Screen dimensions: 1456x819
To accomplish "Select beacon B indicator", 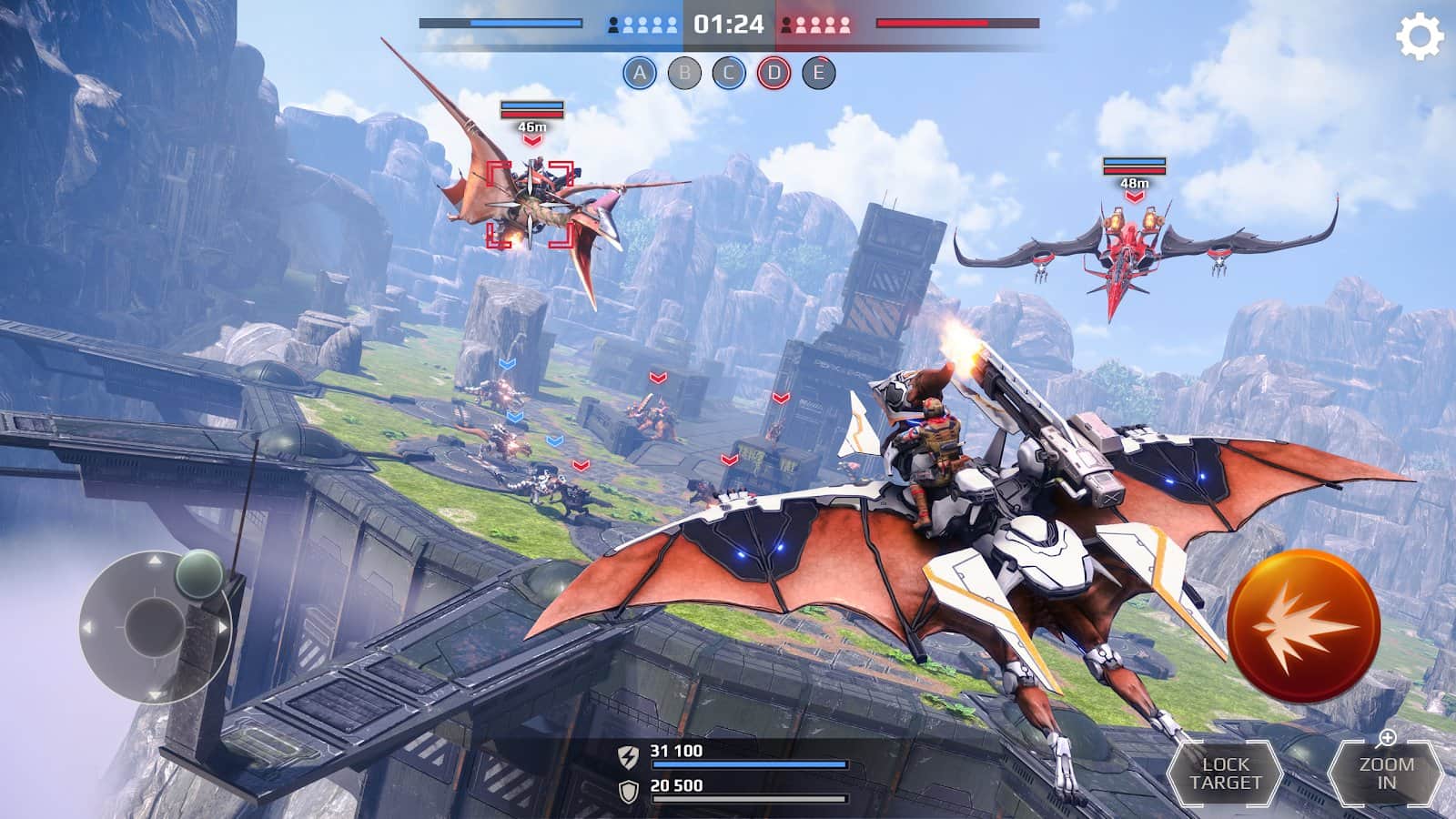I will click(x=685, y=70).
